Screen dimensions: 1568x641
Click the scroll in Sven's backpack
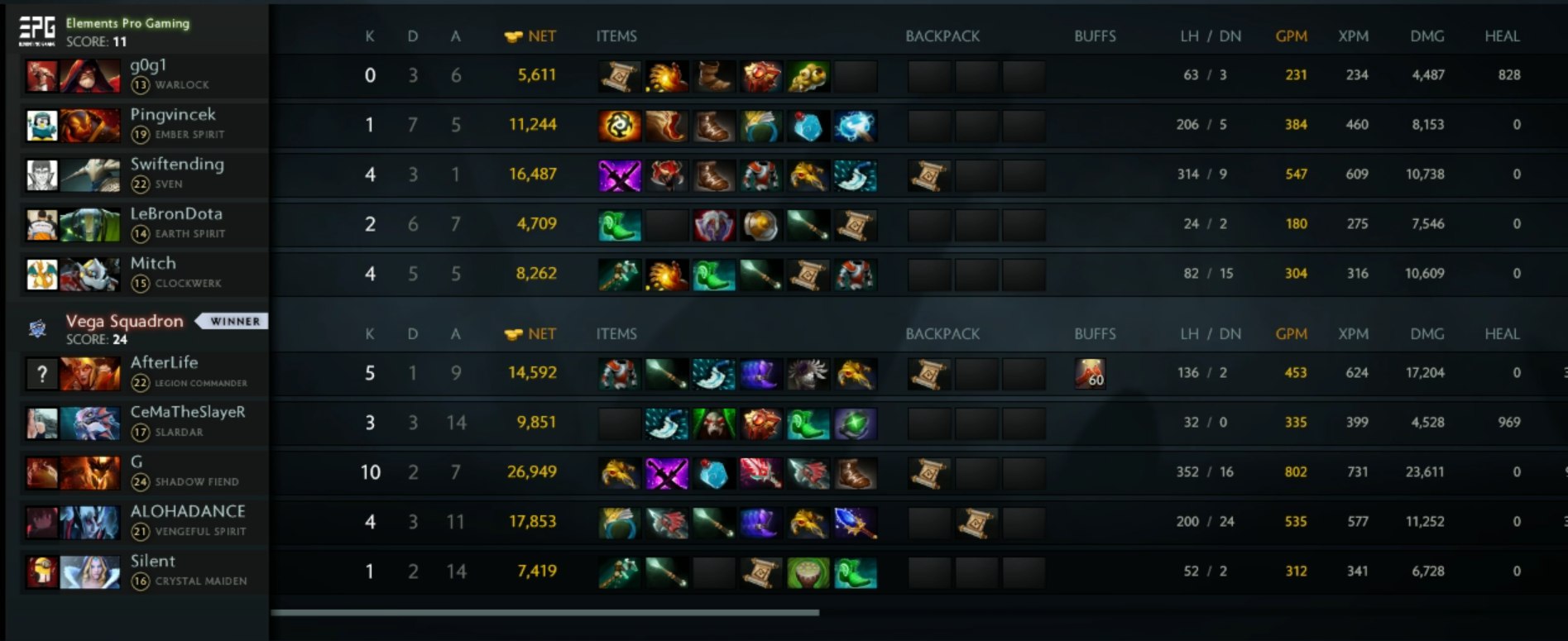click(x=928, y=175)
